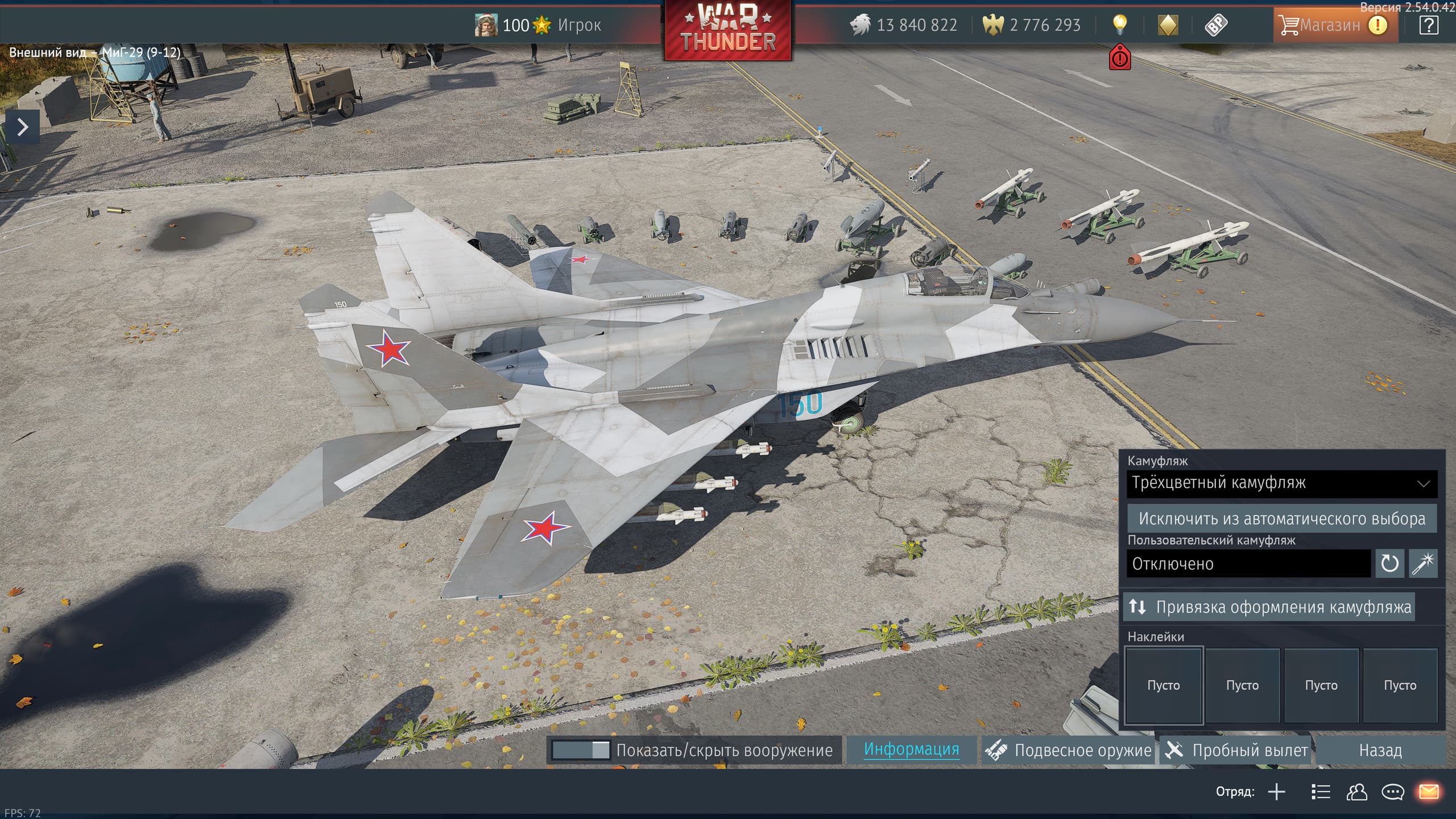The image size is (1456, 819).
Task: Go back with Назад button
Action: pos(1380,750)
